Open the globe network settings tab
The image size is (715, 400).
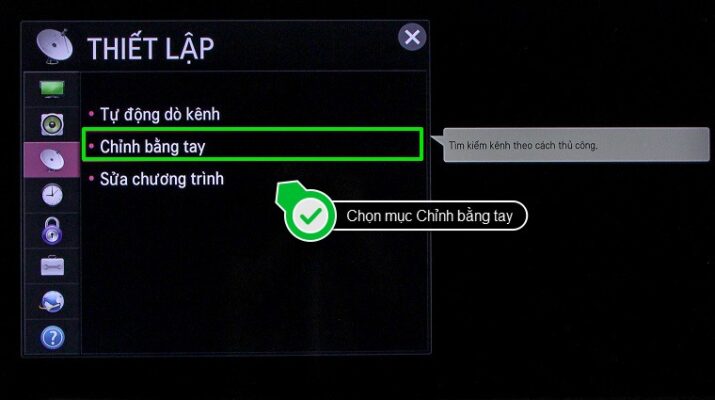tap(52, 301)
